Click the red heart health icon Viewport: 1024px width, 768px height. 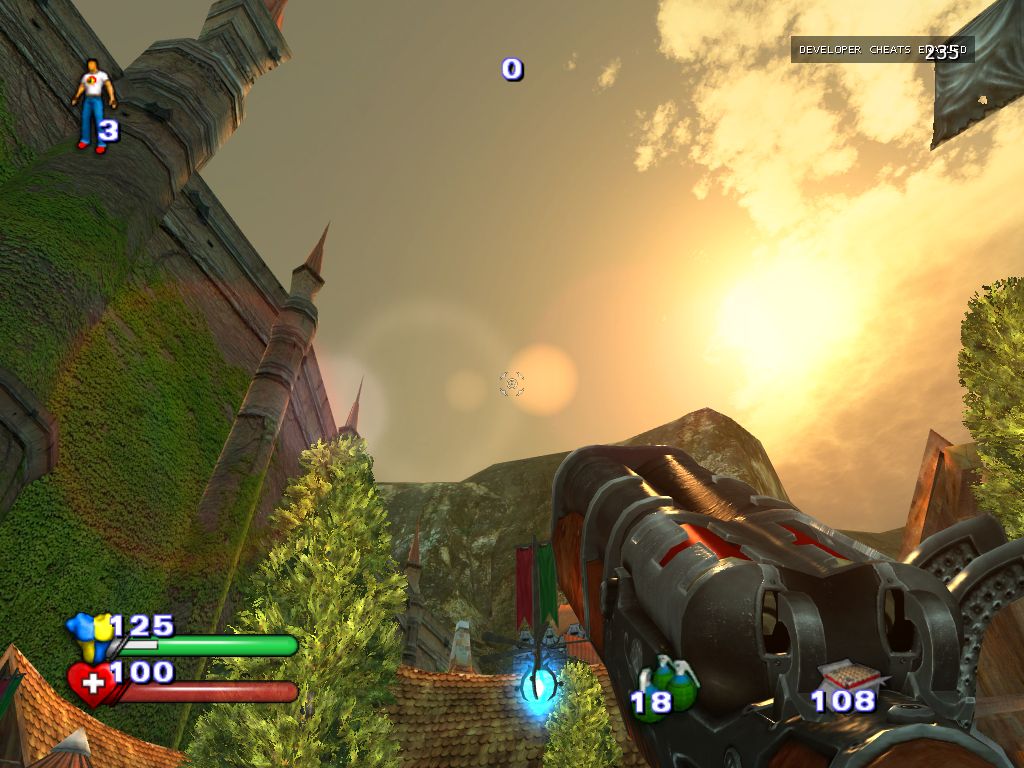coord(91,684)
